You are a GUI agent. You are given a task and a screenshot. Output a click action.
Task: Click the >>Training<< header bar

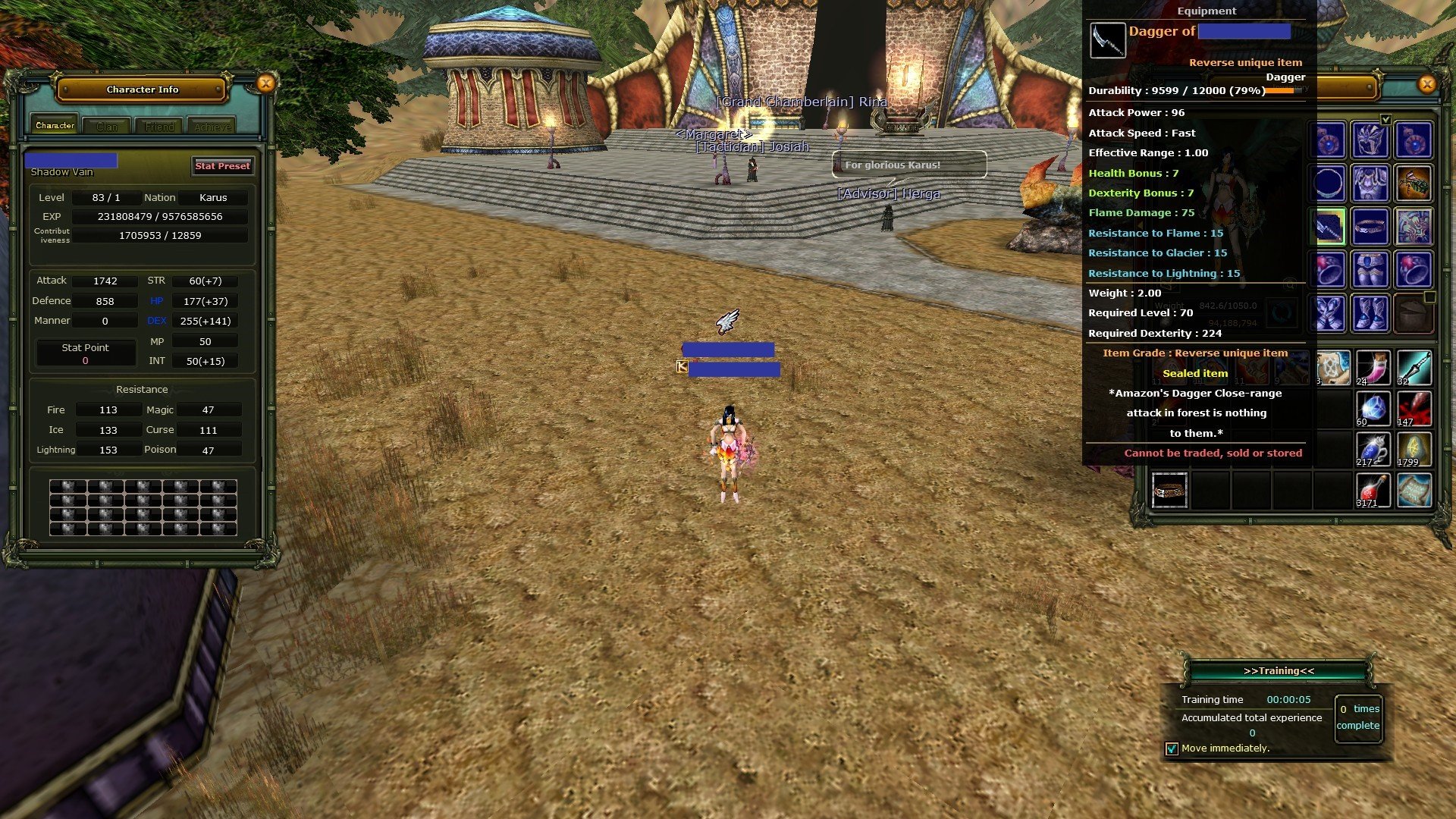(1277, 670)
